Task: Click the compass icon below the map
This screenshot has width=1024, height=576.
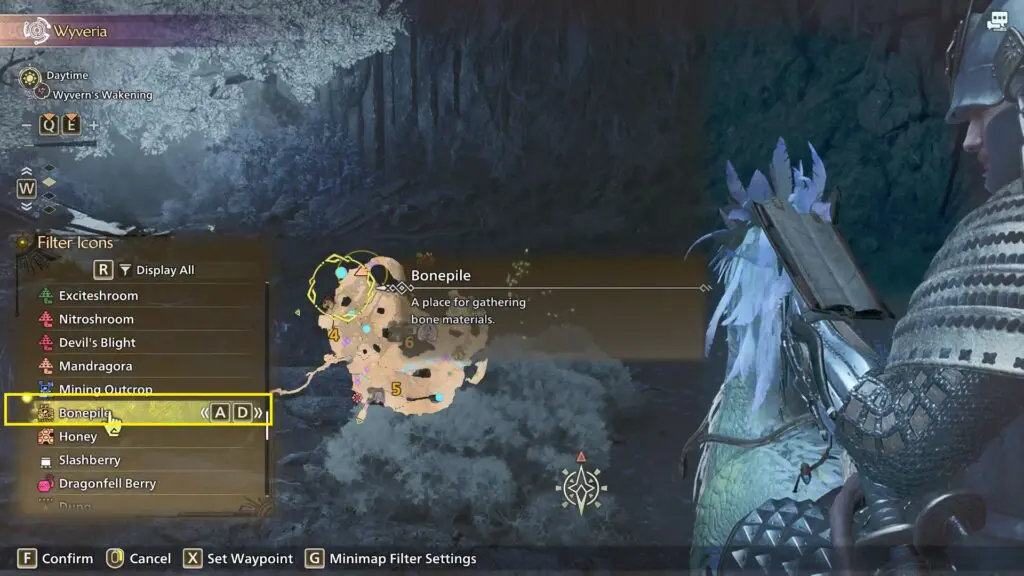Action: pos(581,488)
